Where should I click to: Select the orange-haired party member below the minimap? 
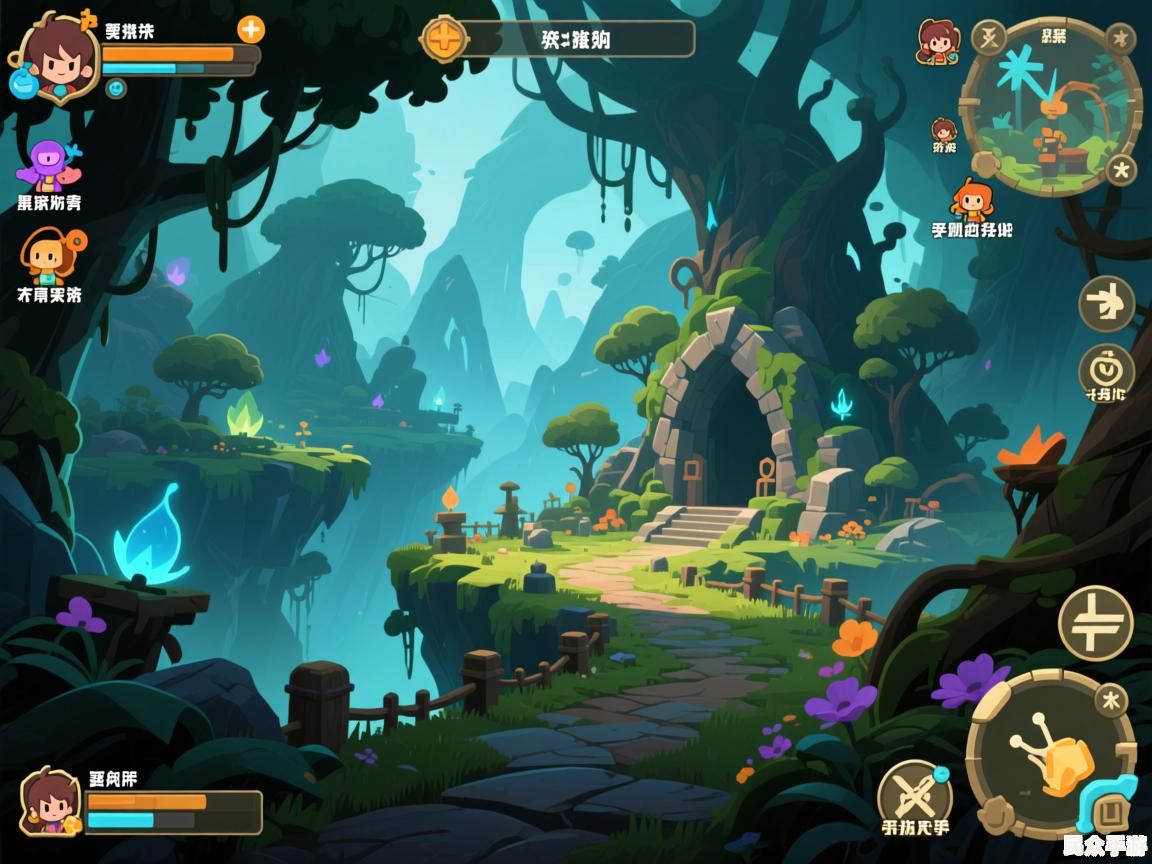tap(971, 200)
